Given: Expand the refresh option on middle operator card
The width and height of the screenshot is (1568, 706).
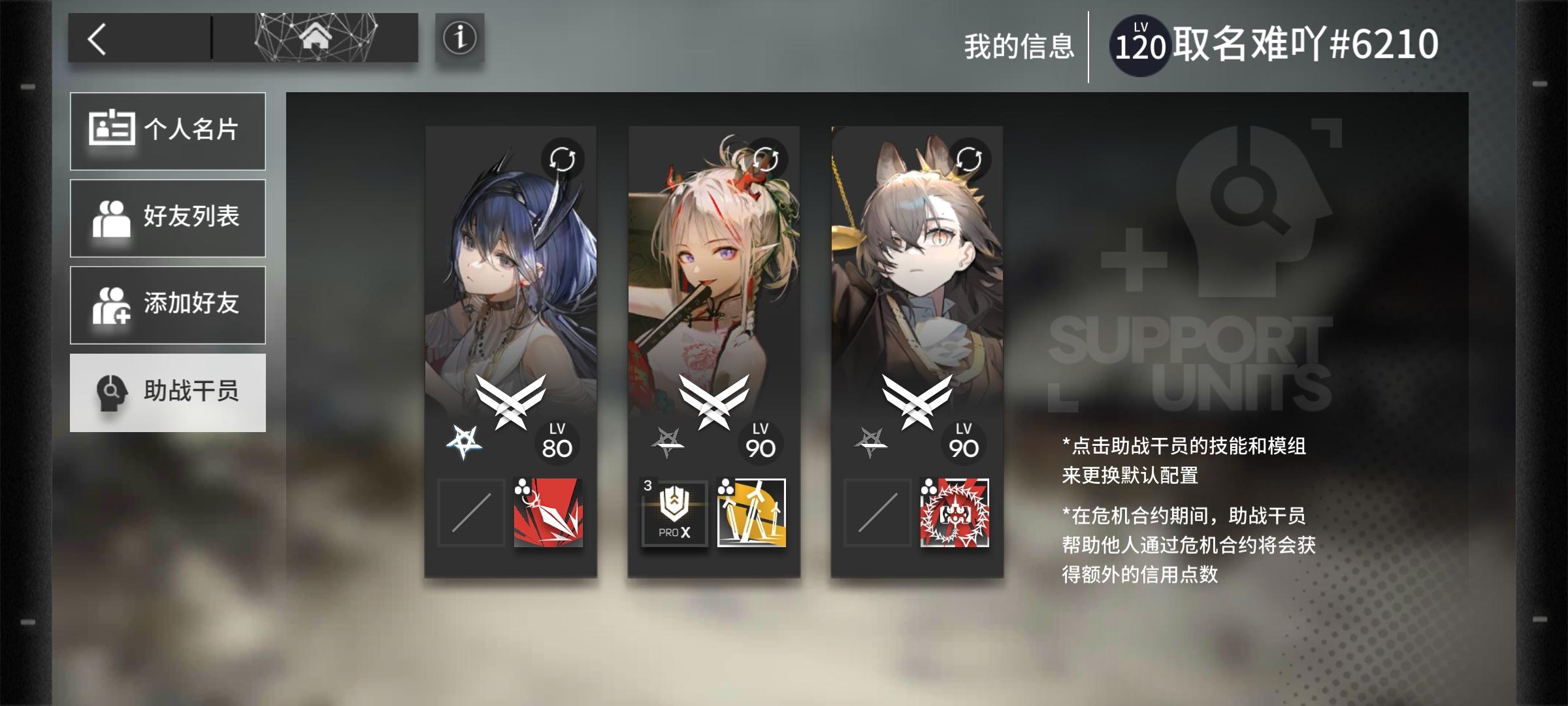Looking at the screenshot, I should coord(766,158).
